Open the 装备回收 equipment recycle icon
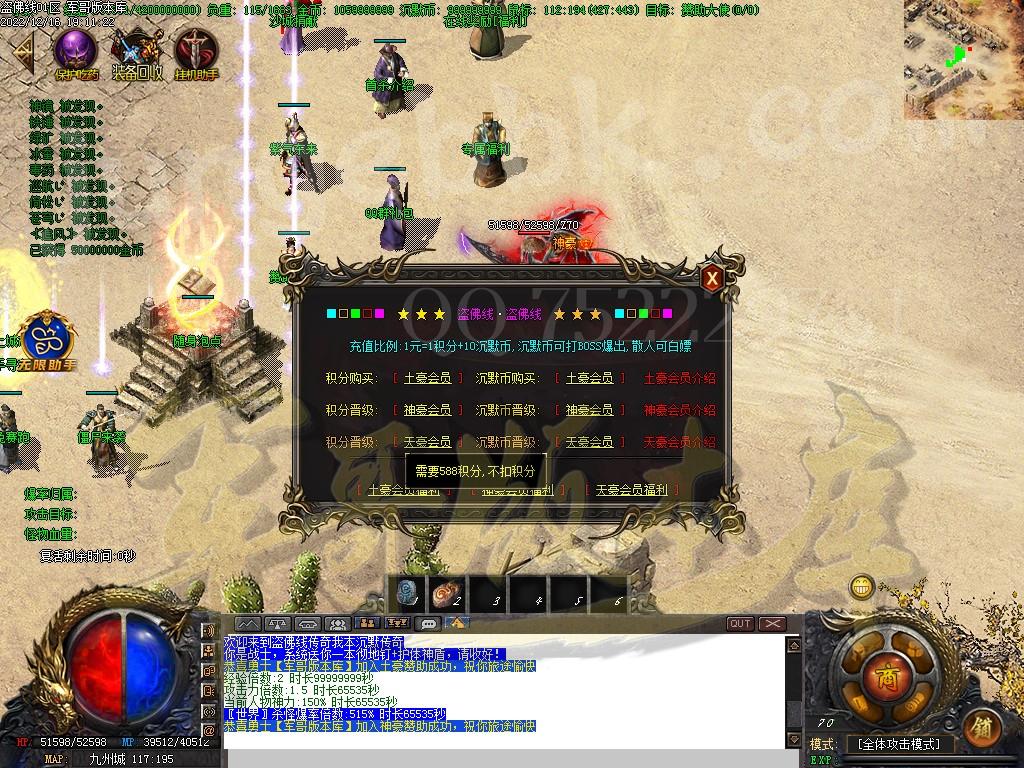 136,52
